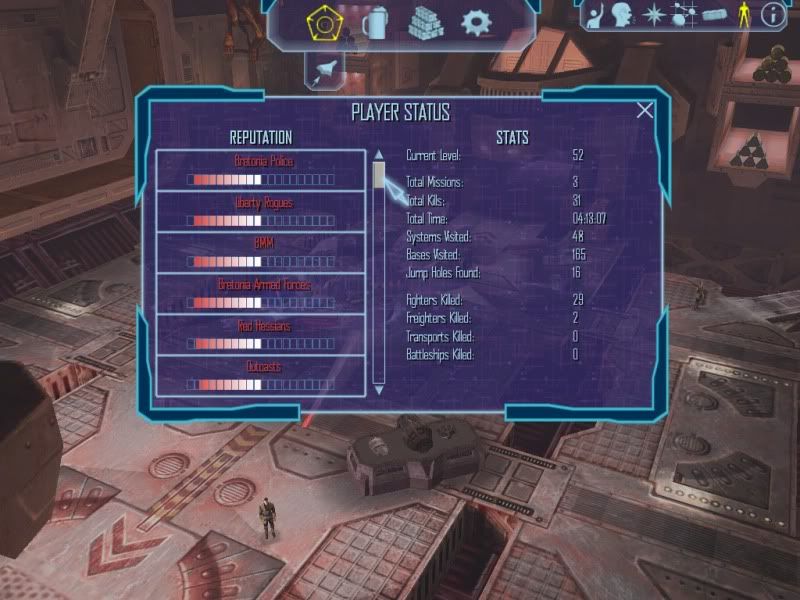
Task: Open the commodity trader crates icon
Action: coord(426,21)
